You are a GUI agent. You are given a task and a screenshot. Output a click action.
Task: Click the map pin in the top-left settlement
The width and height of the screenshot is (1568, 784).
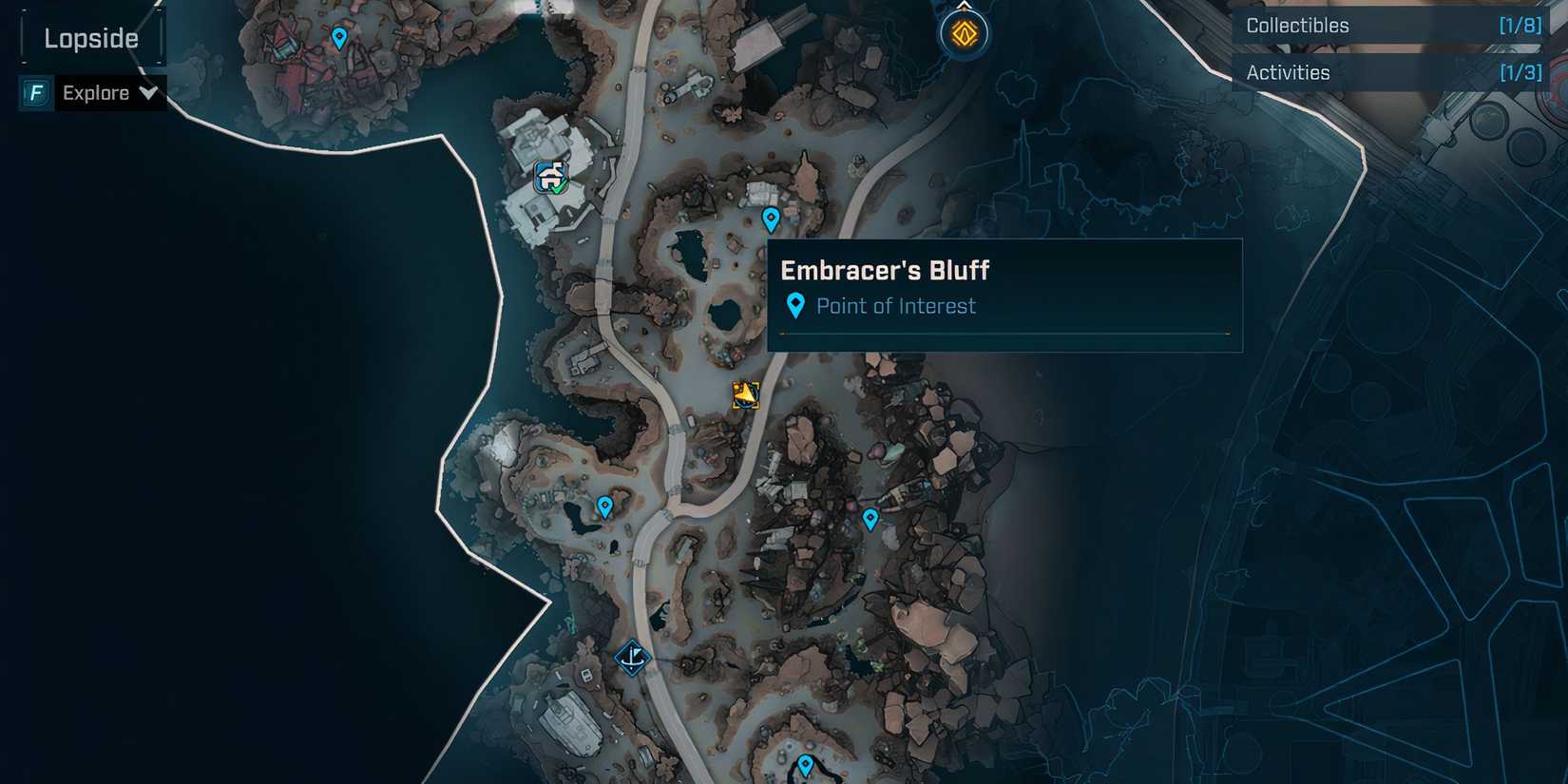pyautogui.click(x=337, y=36)
